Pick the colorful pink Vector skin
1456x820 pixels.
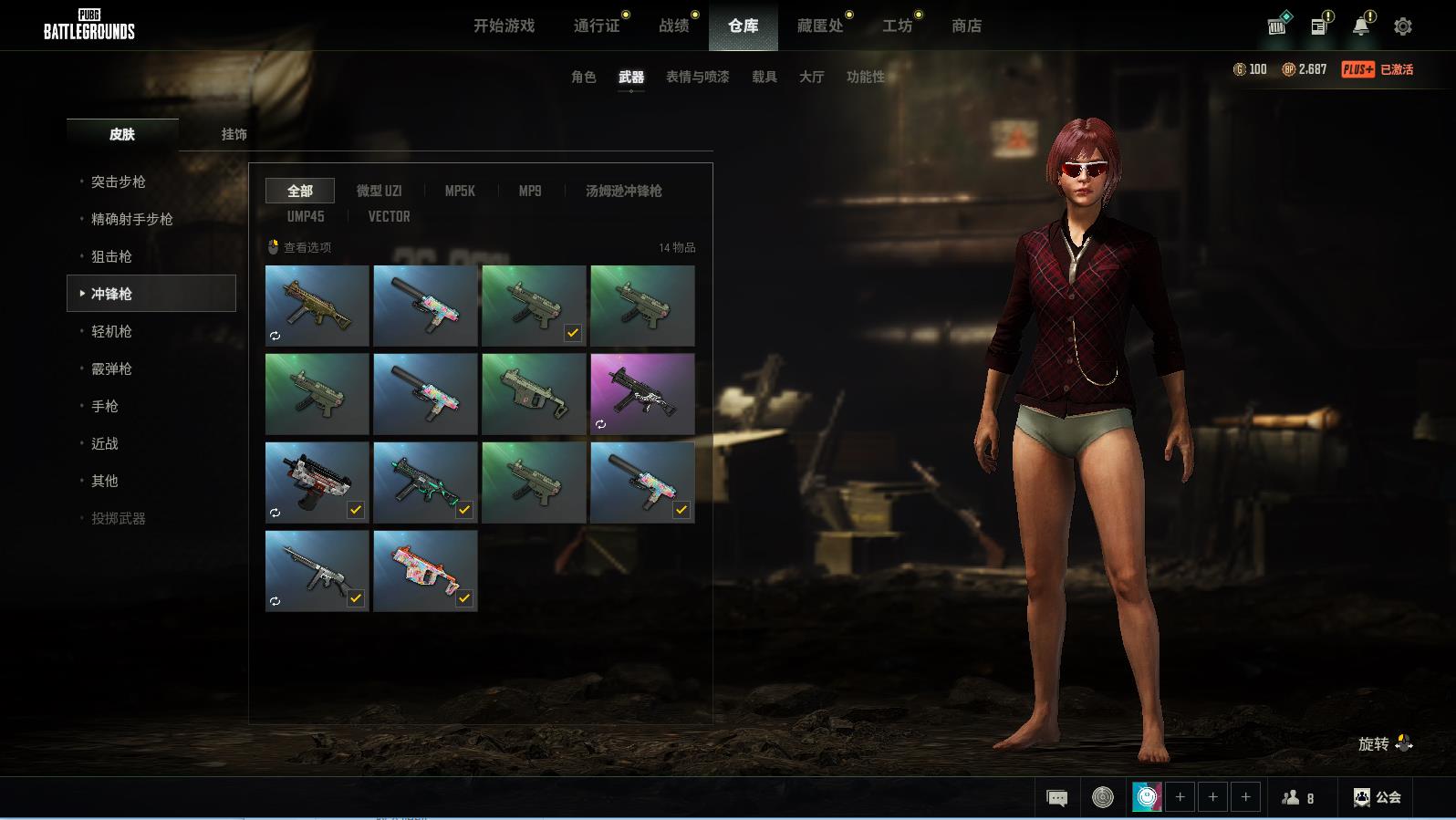coord(425,571)
